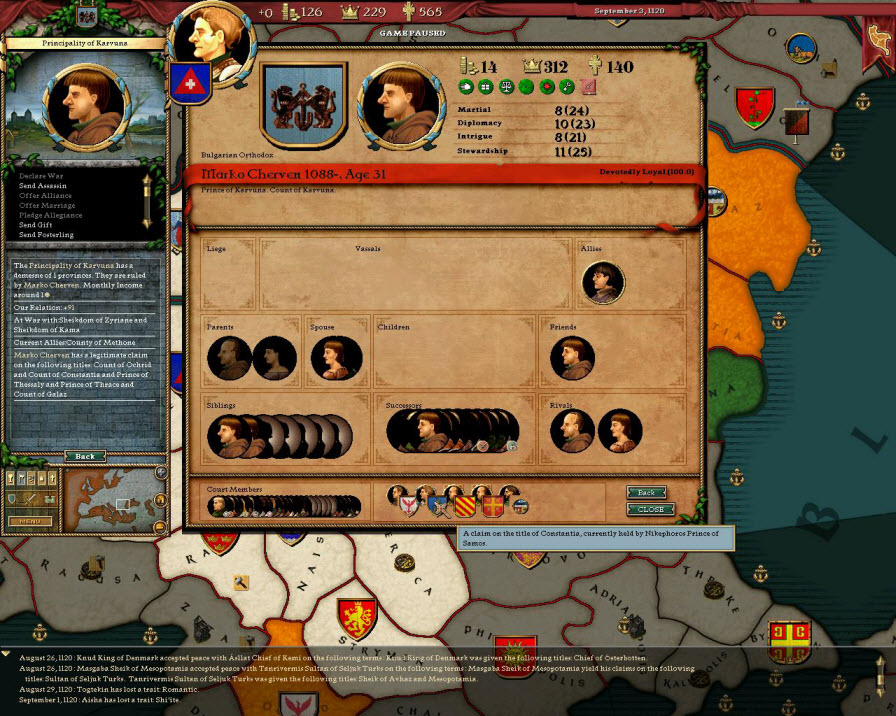Open the MENU button
Image resolution: width=896 pixels, height=716 pixels.
pos(29,521)
